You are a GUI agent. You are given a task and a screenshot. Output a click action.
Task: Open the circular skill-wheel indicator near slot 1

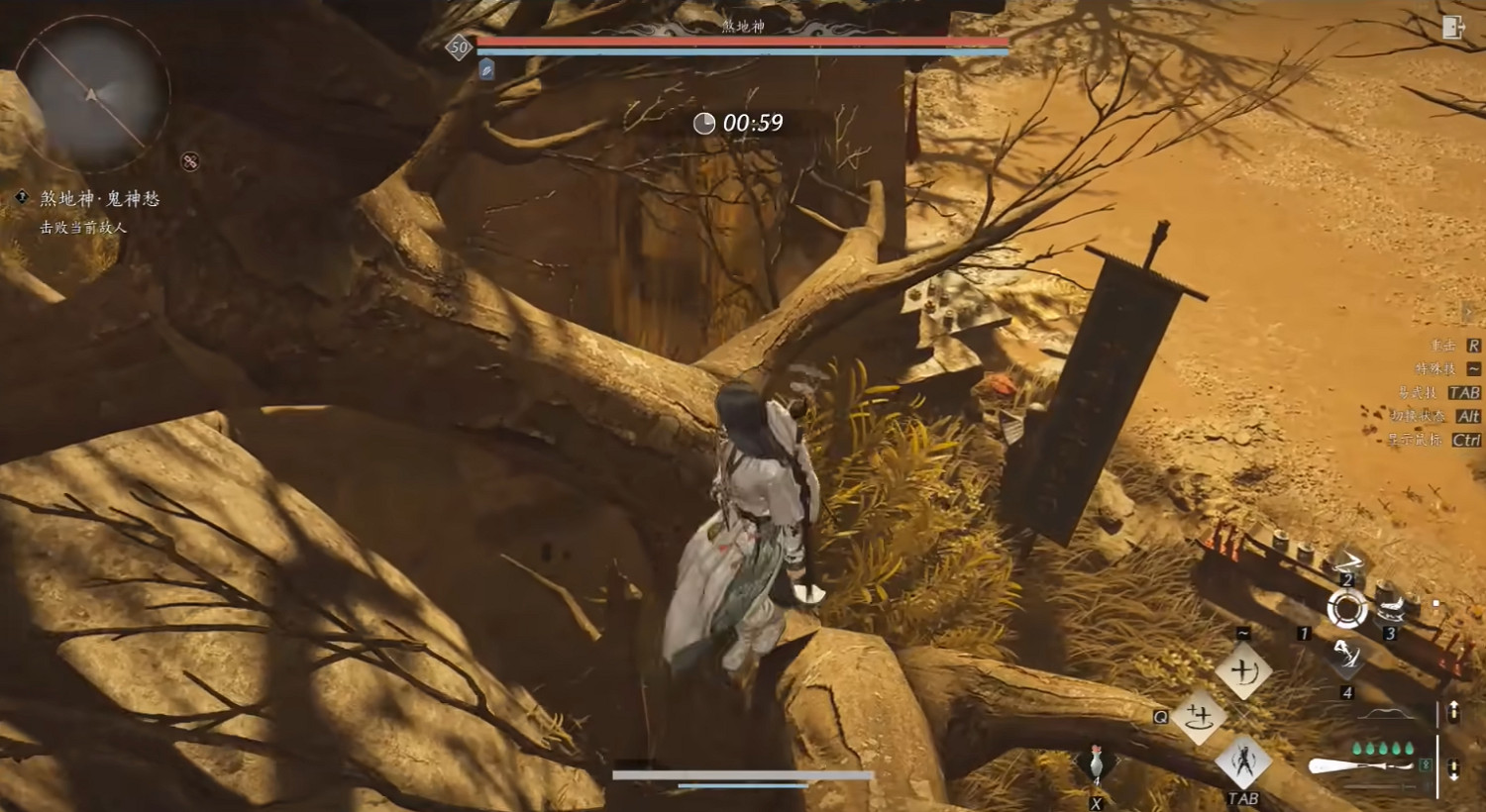(1348, 608)
